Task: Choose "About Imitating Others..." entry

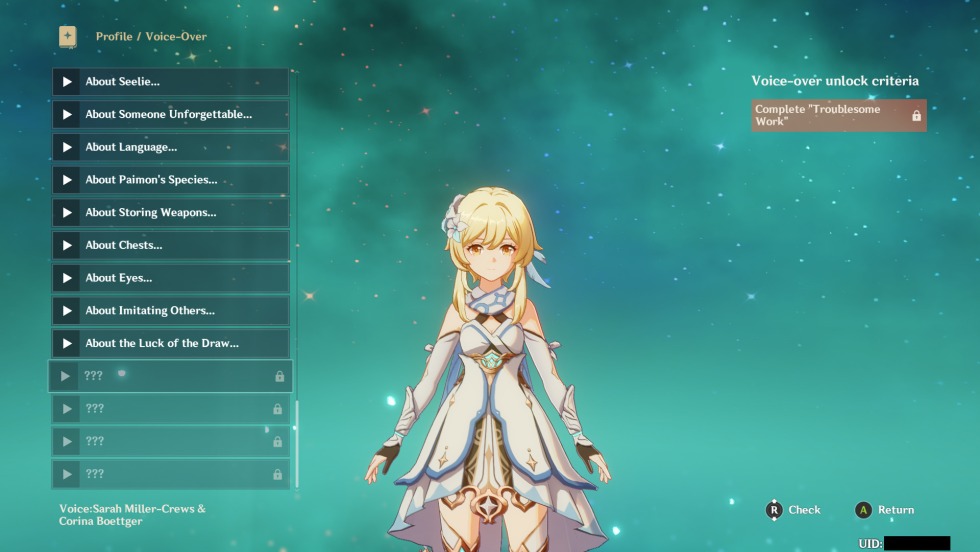Action: click(170, 311)
